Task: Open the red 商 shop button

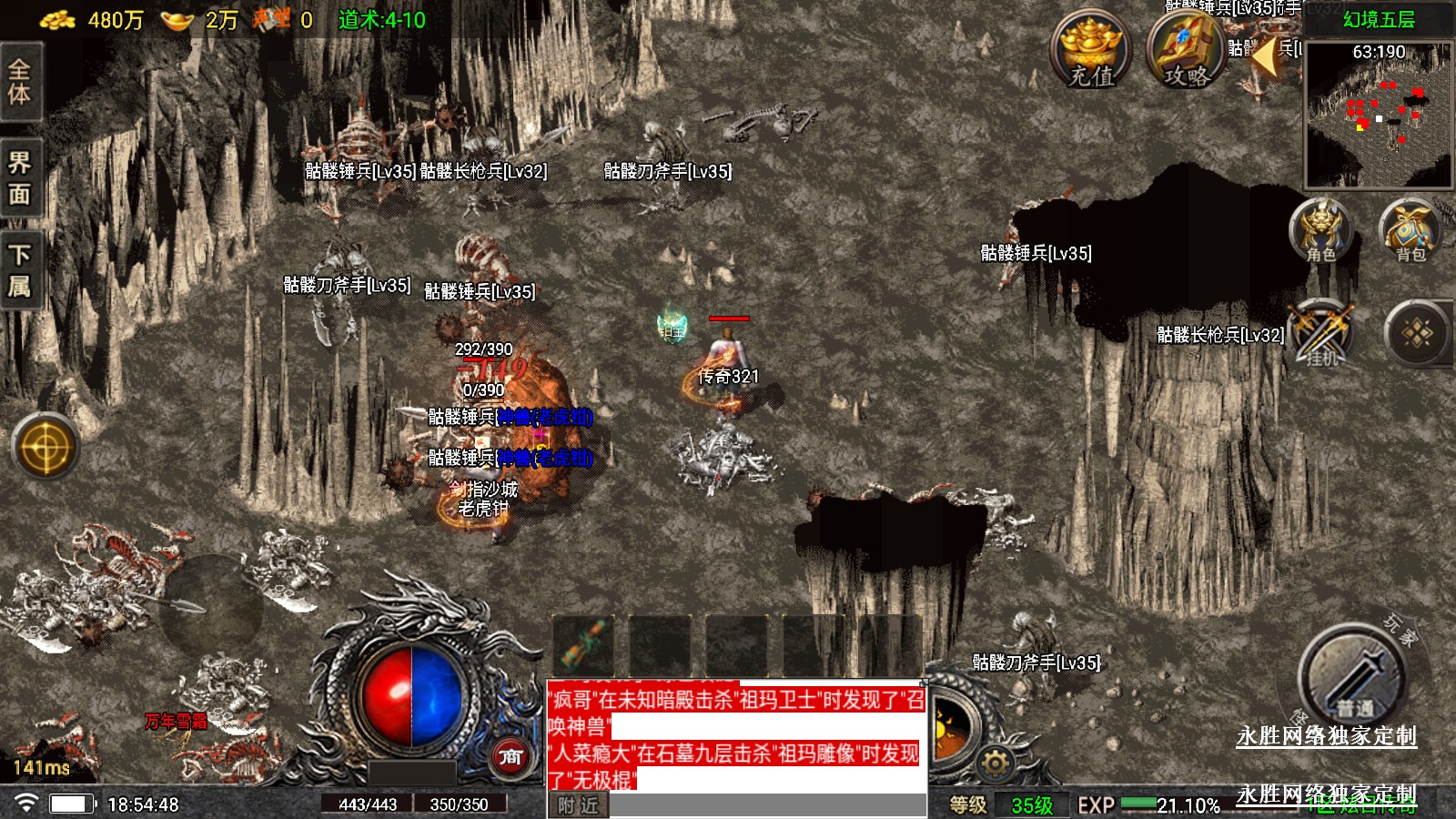Action: pos(511,756)
